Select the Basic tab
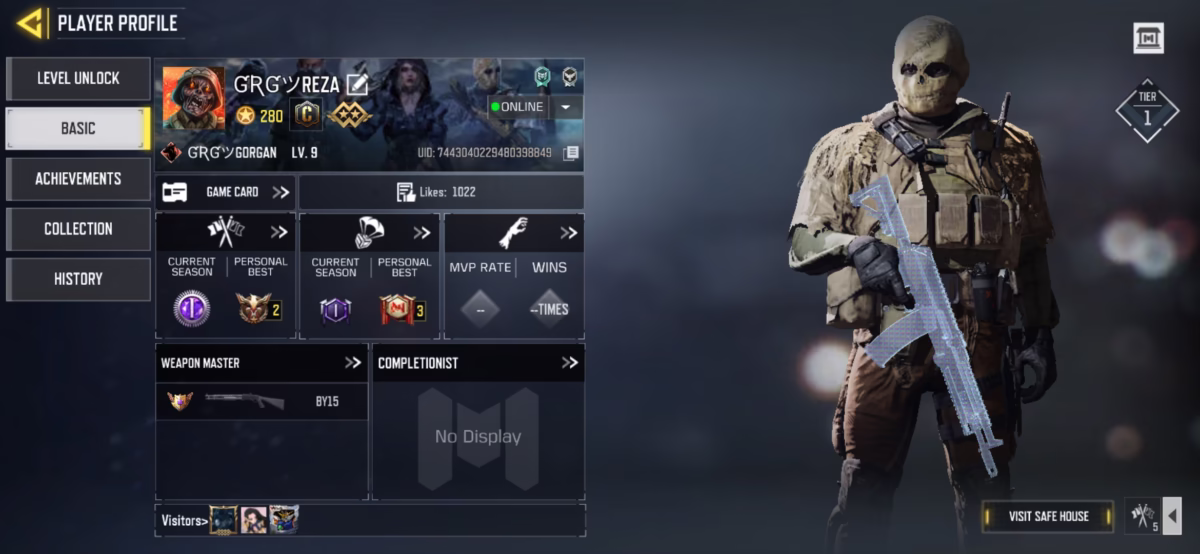 (x=78, y=128)
